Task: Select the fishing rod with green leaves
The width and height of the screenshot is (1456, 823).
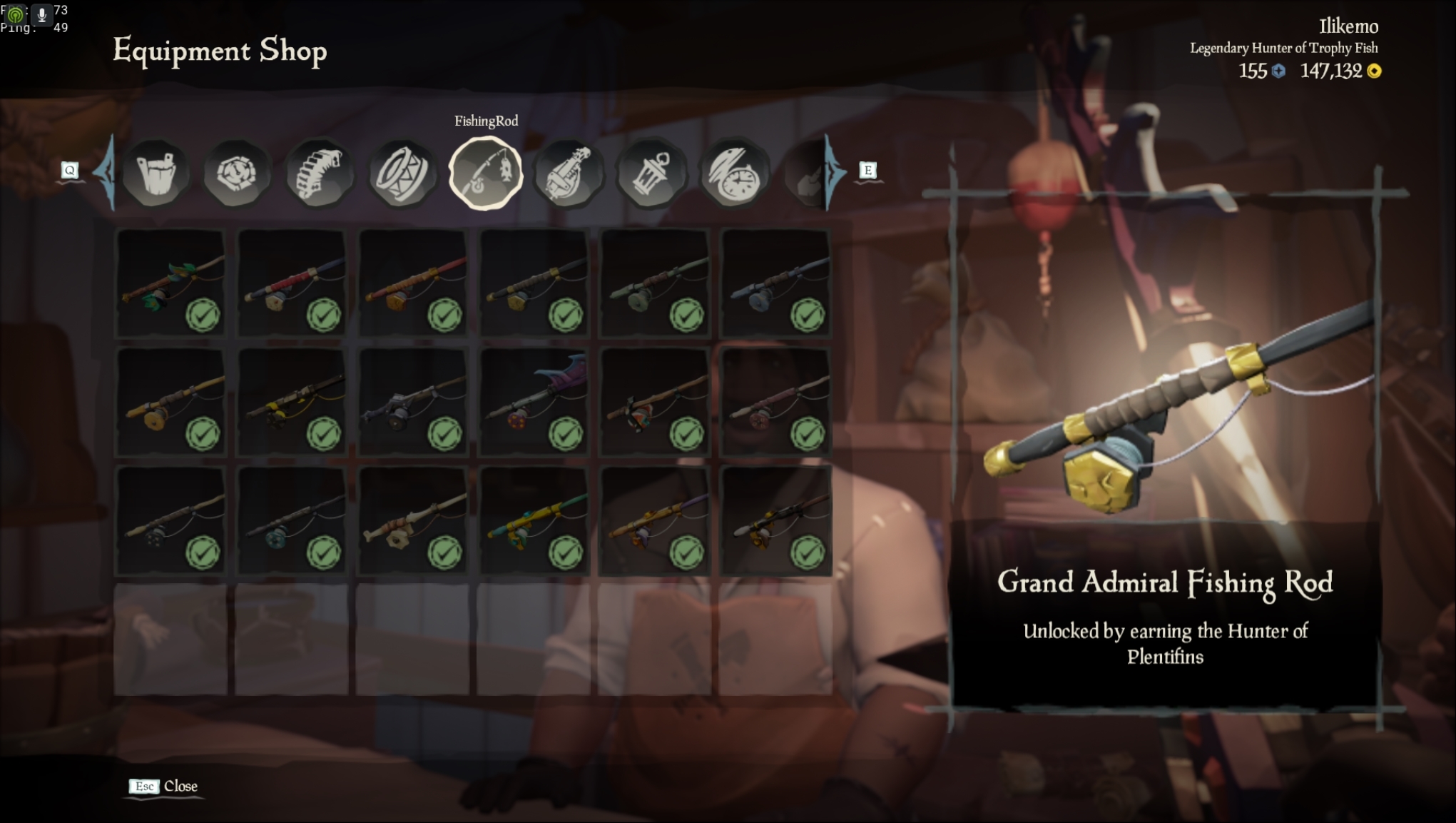Action: click(170, 283)
